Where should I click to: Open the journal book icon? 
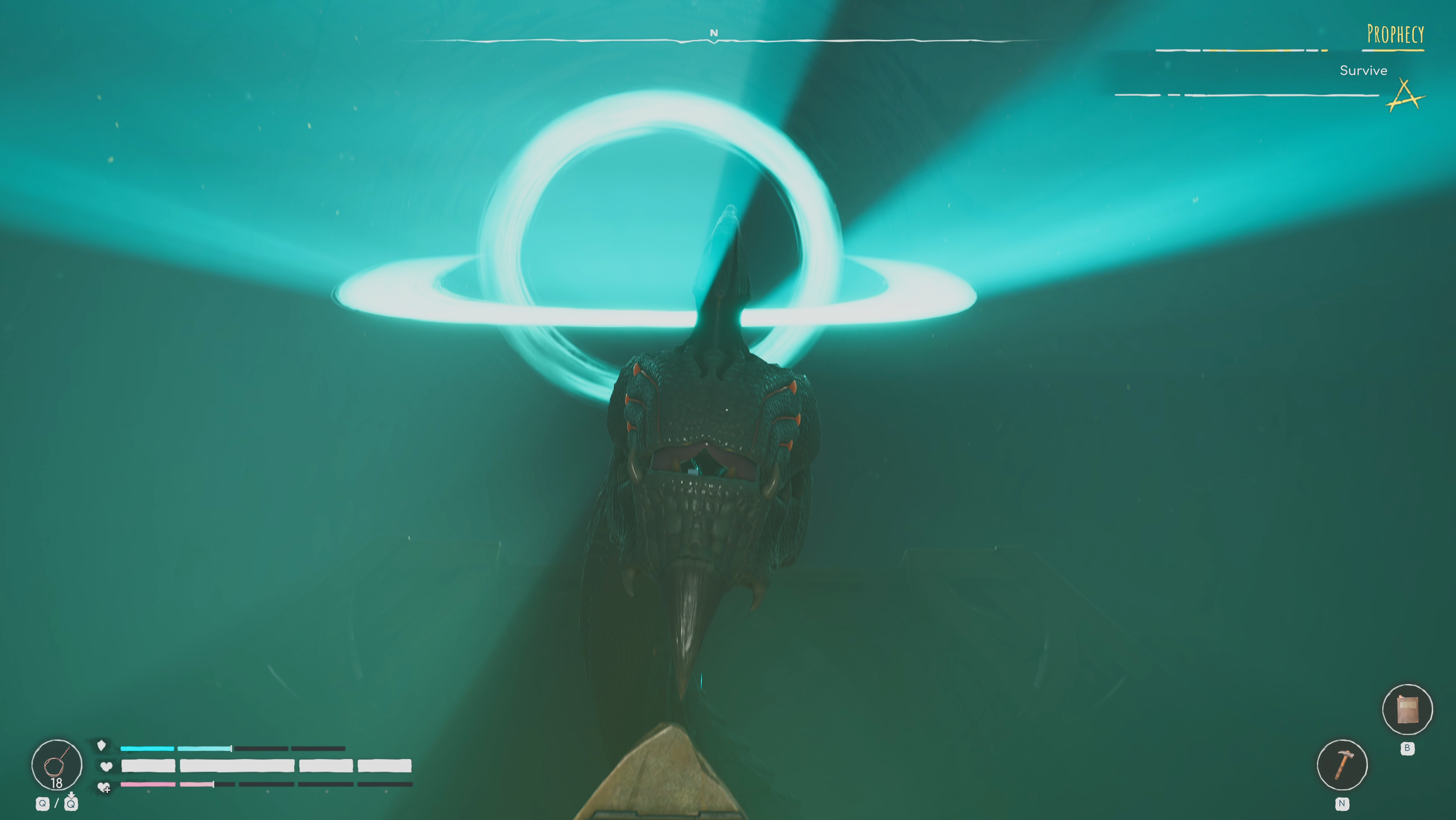(1407, 710)
